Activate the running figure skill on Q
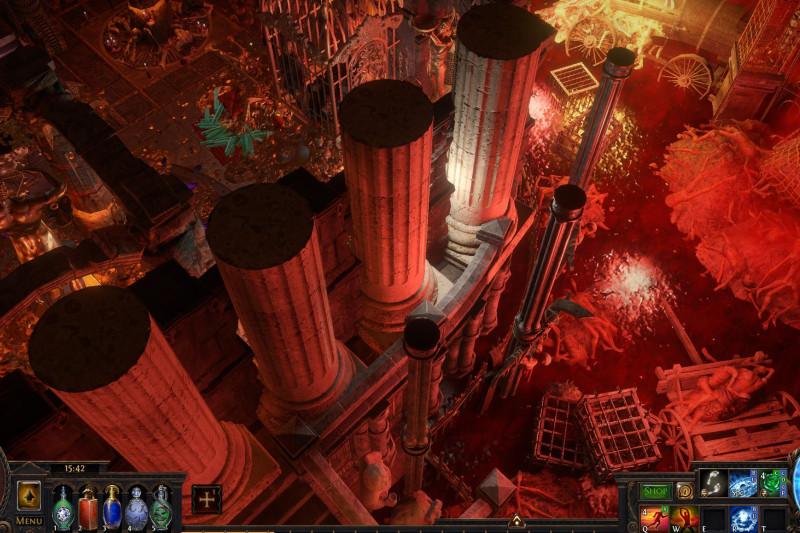The width and height of the screenshot is (800, 533). (654, 517)
